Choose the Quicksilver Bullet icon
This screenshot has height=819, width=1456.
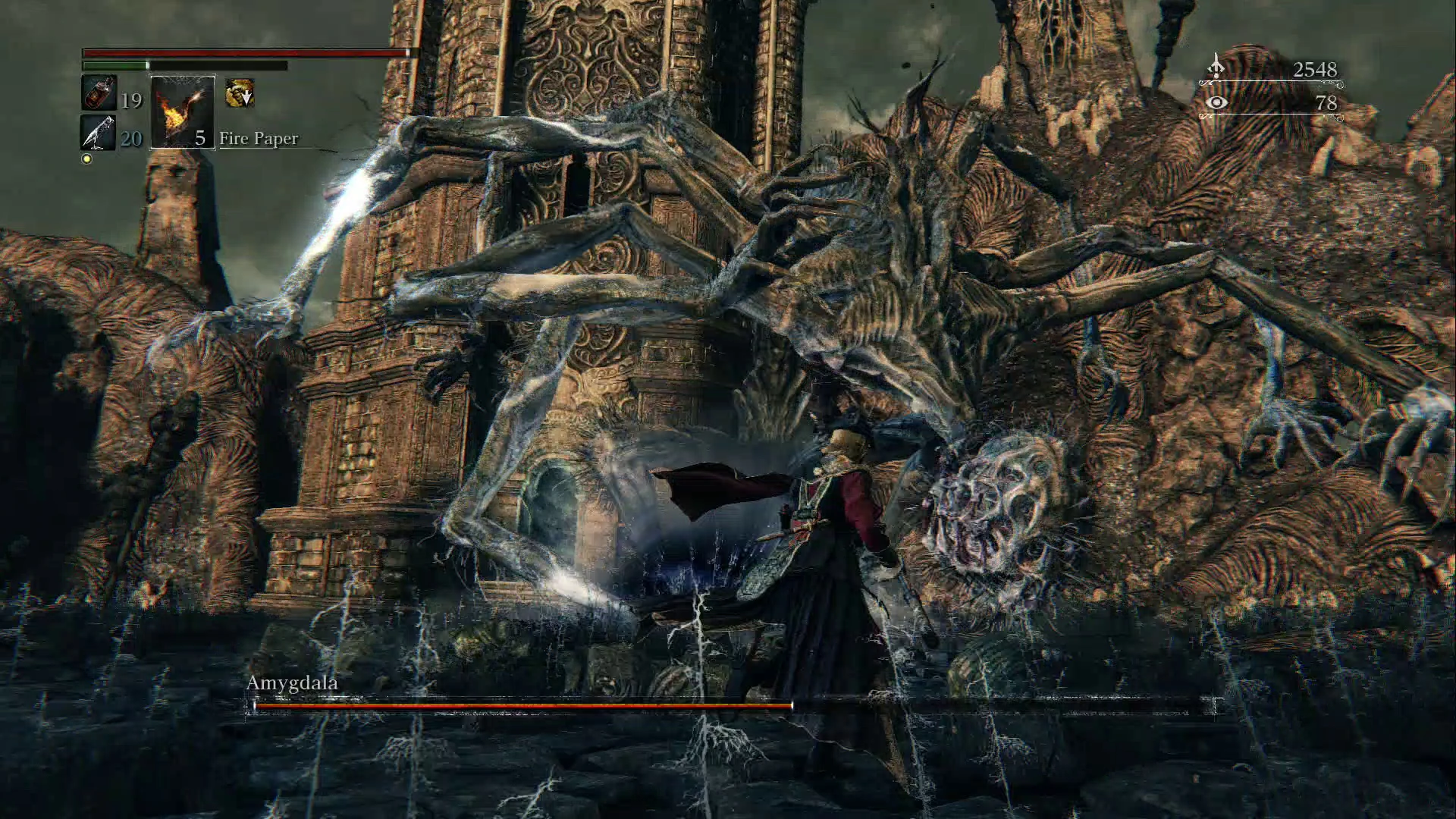pyautogui.click(x=99, y=133)
